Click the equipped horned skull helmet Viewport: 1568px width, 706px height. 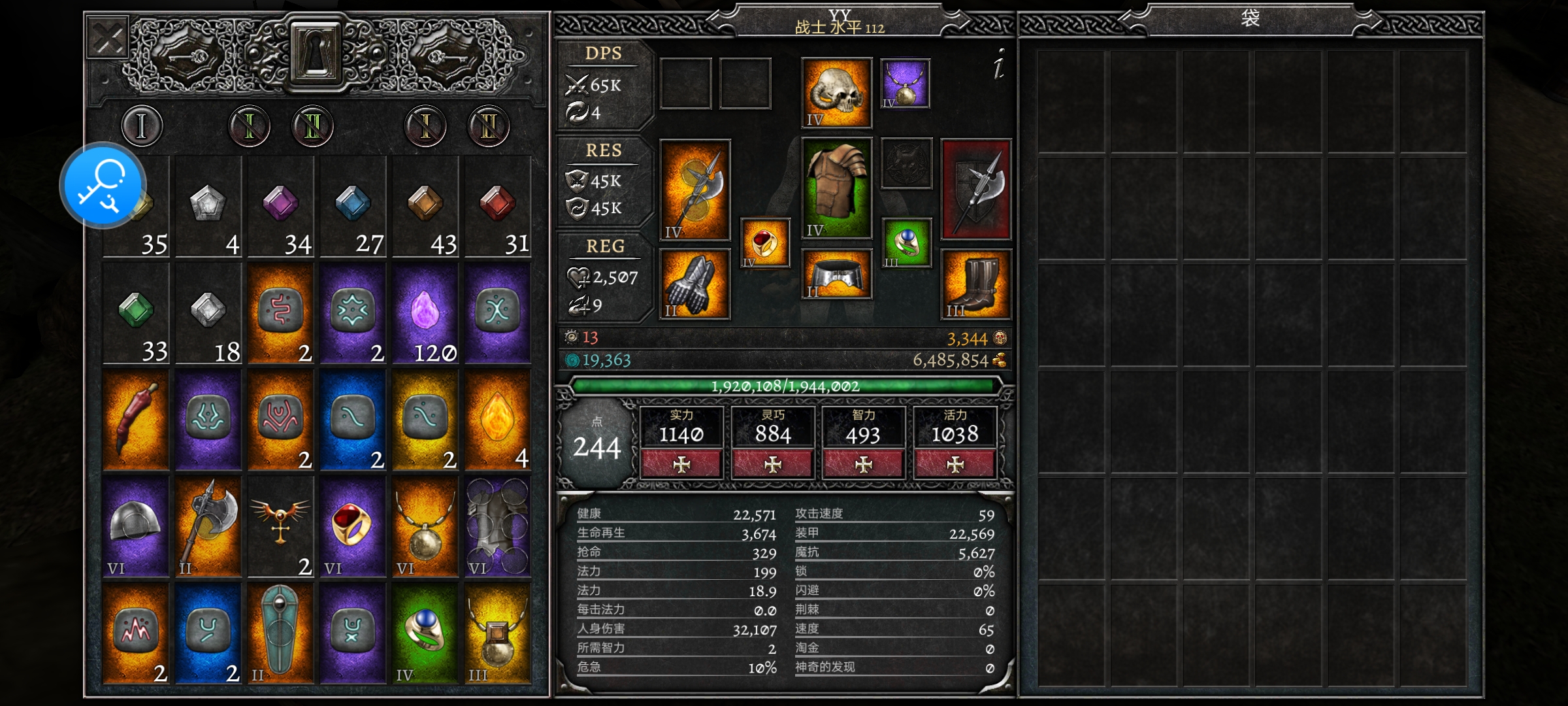tap(836, 92)
